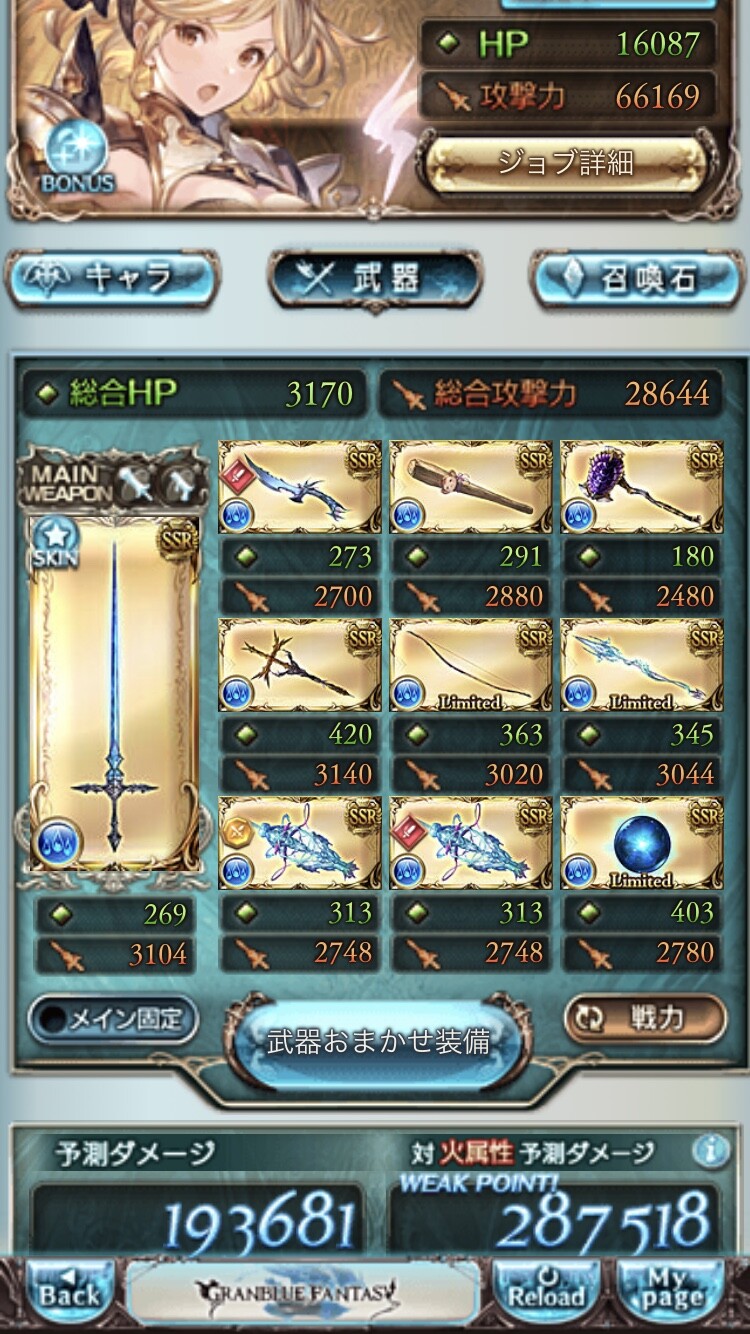This screenshot has width=750, height=1334.
Task: Click the 武器おまかせ装備 auto-equip button
Action: click(x=378, y=1042)
